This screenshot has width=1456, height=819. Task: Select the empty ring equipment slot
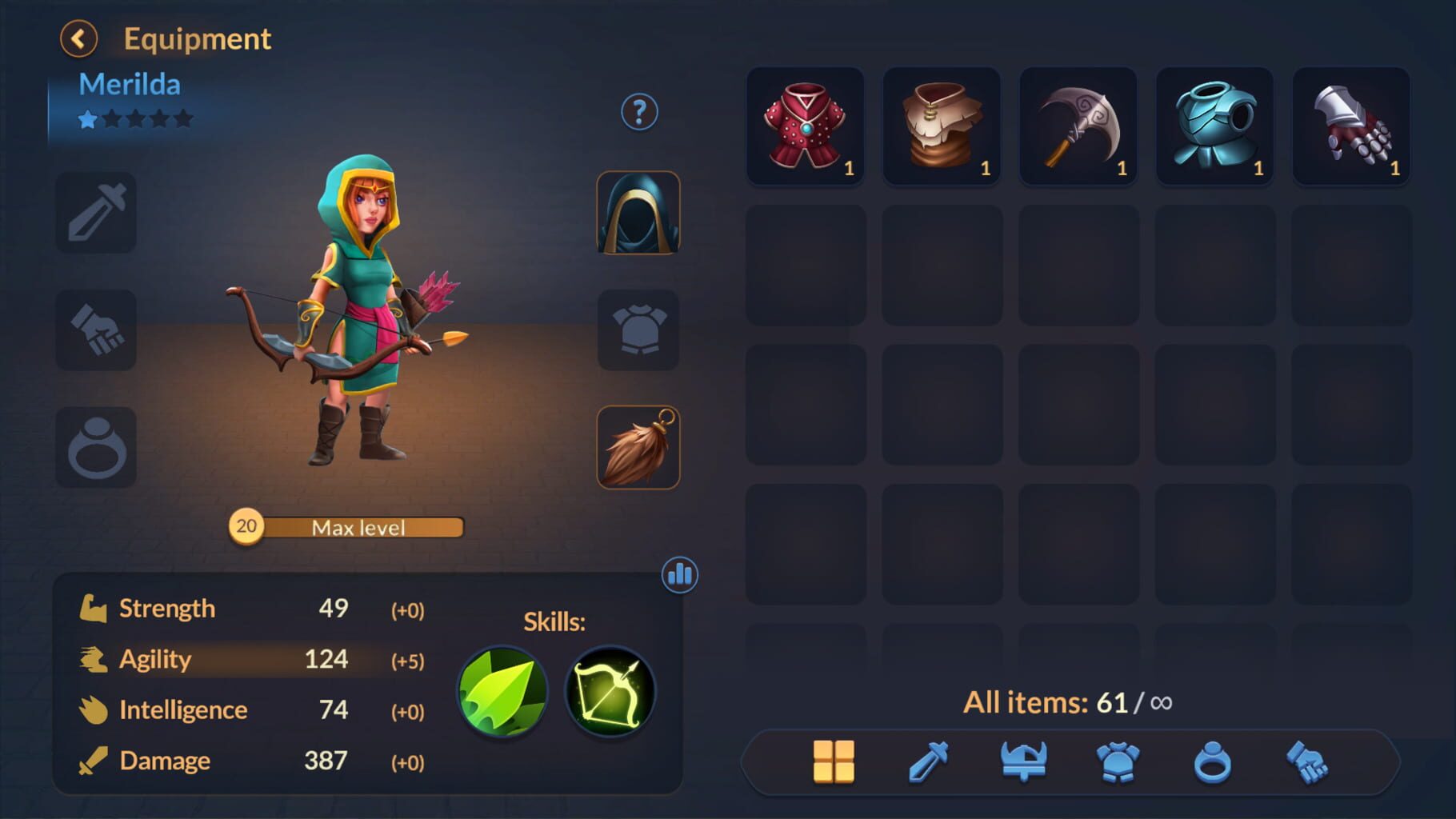96,447
